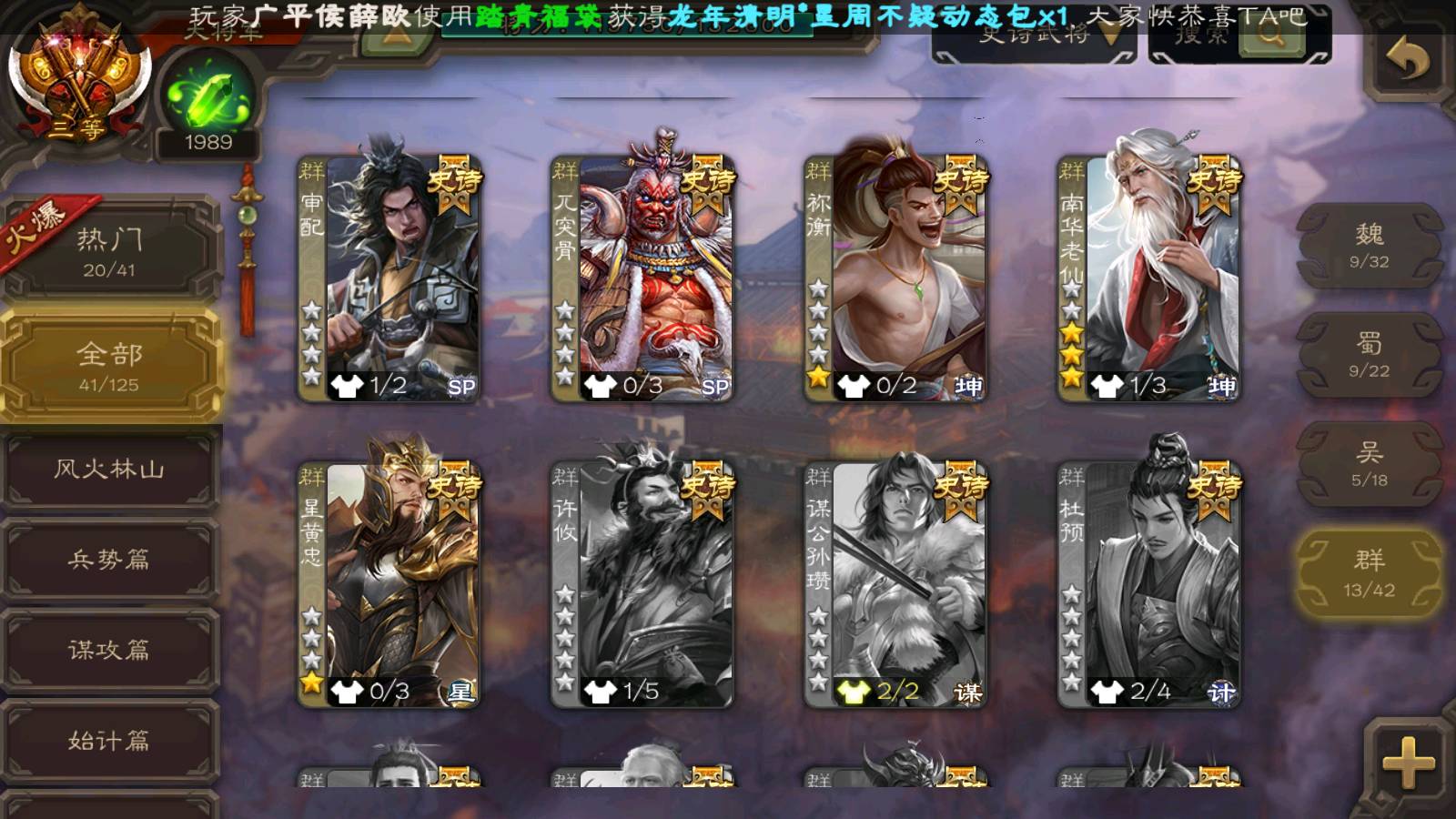This screenshot has width=1456, height=819.
Task: View the 南华老仙 general card
Action: [x=1148, y=278]
